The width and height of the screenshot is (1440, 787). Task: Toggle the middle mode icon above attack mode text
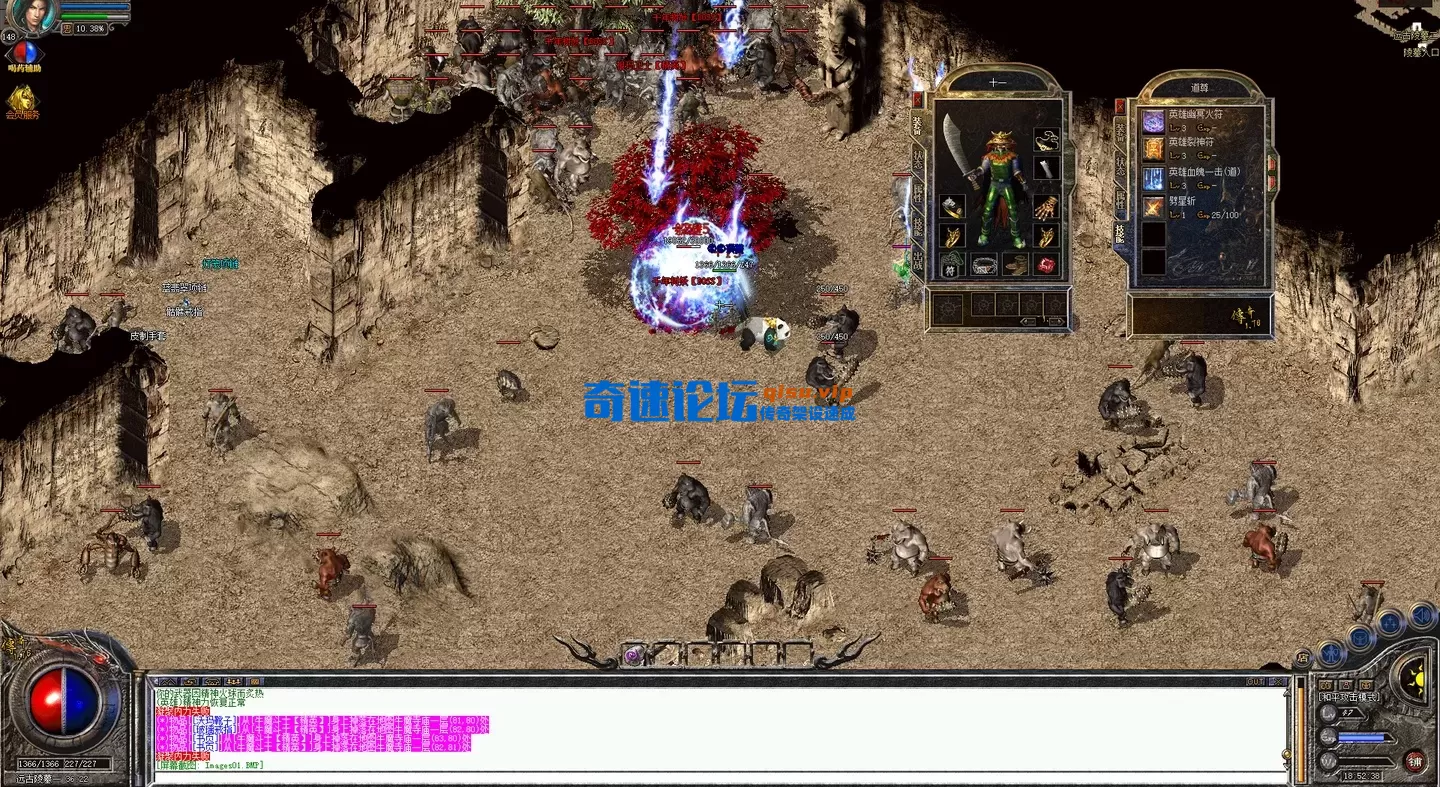1346,684
